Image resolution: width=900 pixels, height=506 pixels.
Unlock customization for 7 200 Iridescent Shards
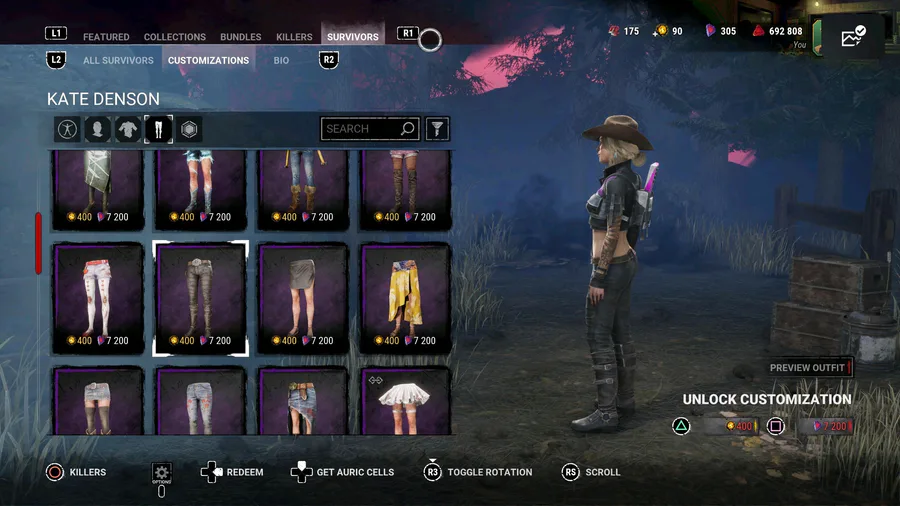(826, 427)
